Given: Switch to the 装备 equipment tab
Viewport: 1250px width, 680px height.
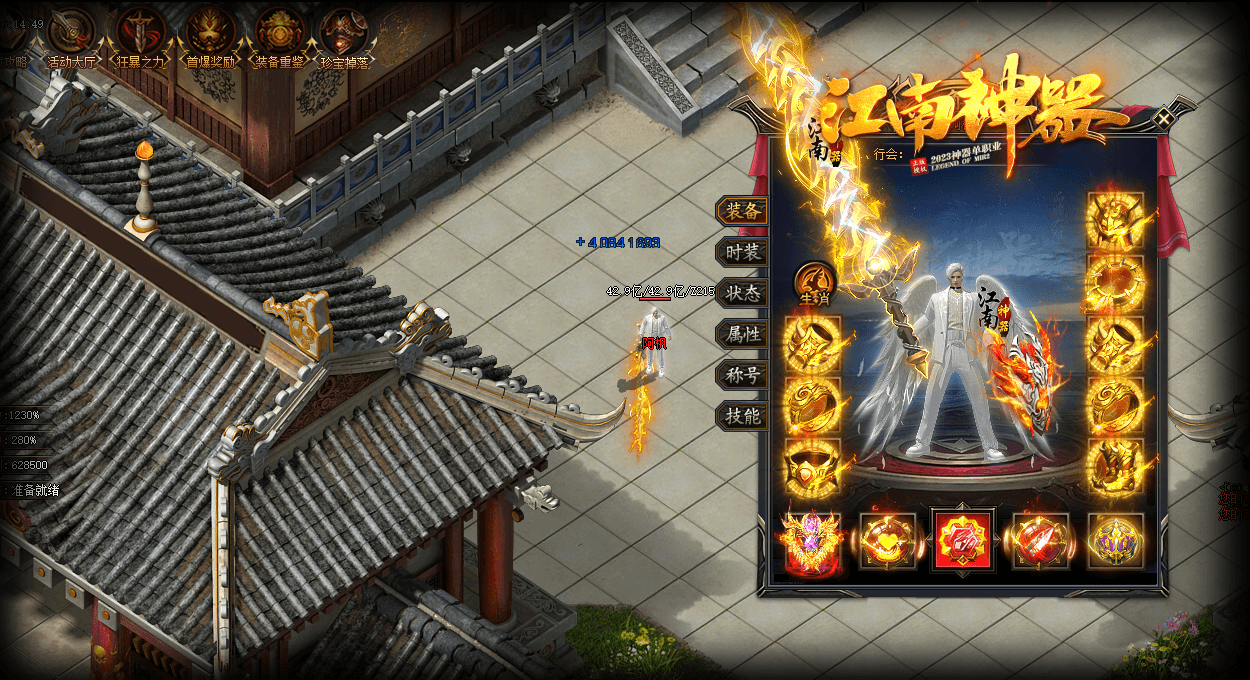Looking at the screenshot, I should (743, 211).
